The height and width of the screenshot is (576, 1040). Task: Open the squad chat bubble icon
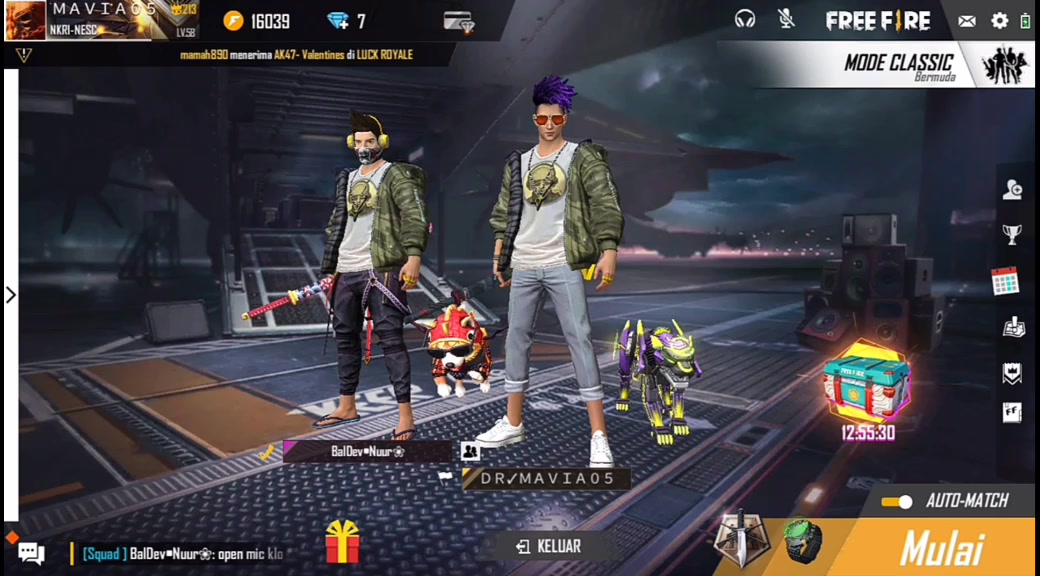tap(31, 552)
